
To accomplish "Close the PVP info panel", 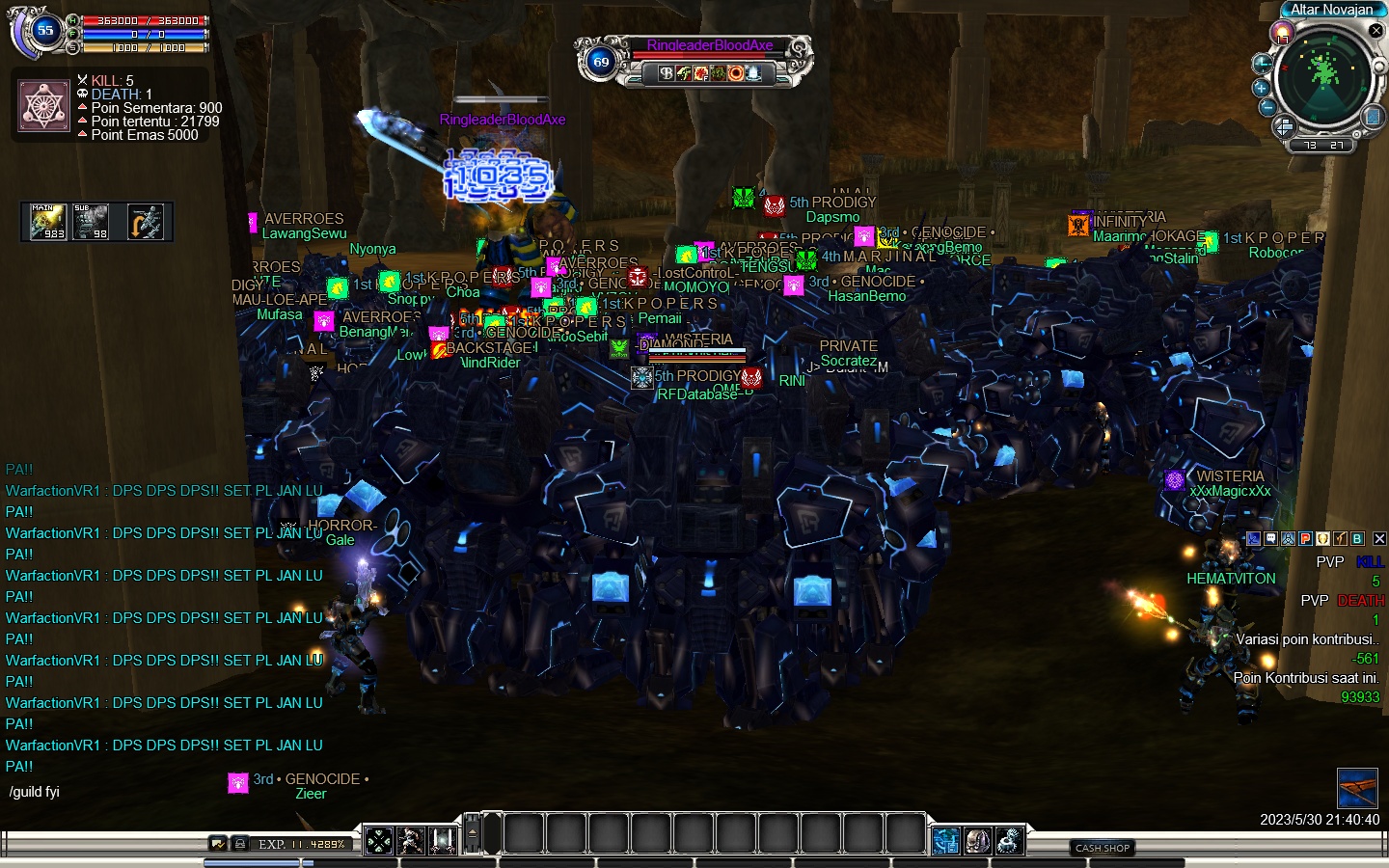I will 1379,539.
